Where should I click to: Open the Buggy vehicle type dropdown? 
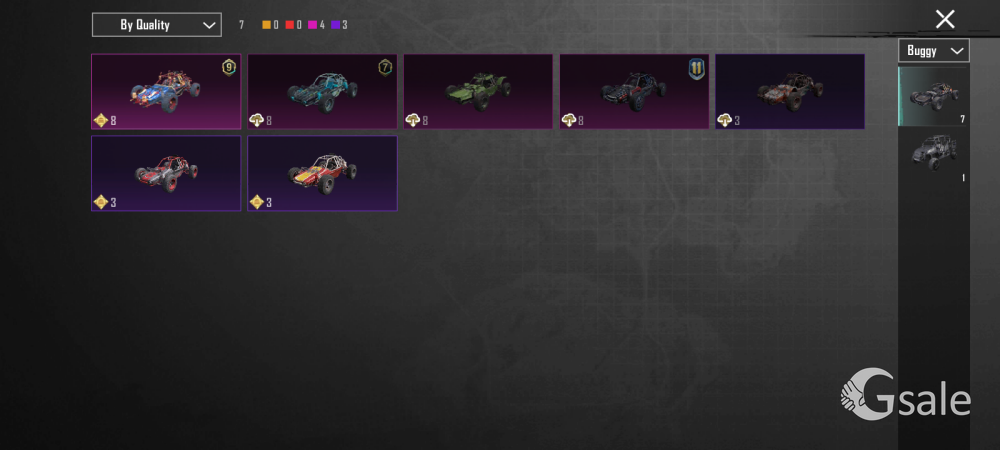pos(934,50)
